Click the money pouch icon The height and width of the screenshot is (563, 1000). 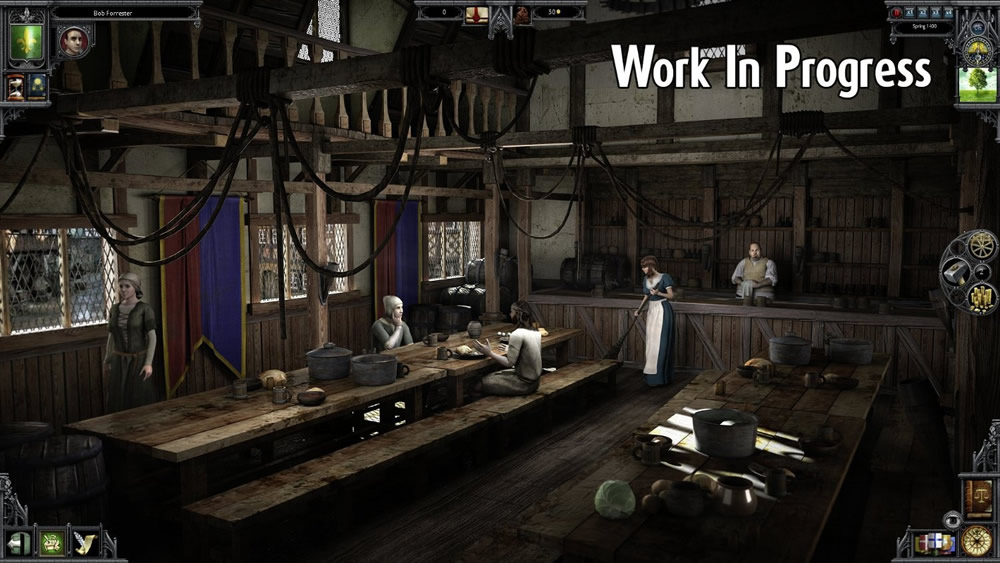(x=522, y=14)
